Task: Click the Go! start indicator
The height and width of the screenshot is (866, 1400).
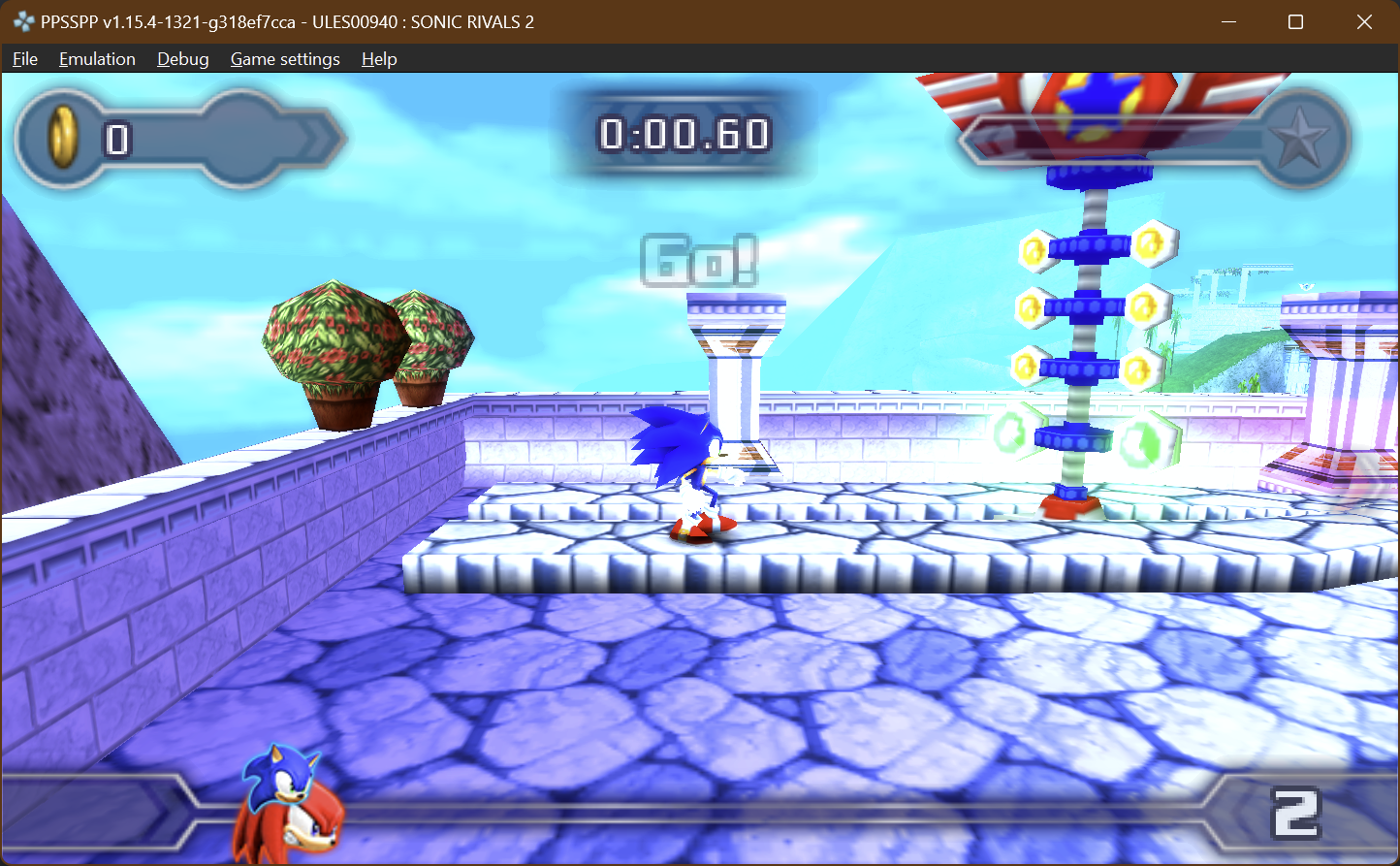Action: point(700,259)
